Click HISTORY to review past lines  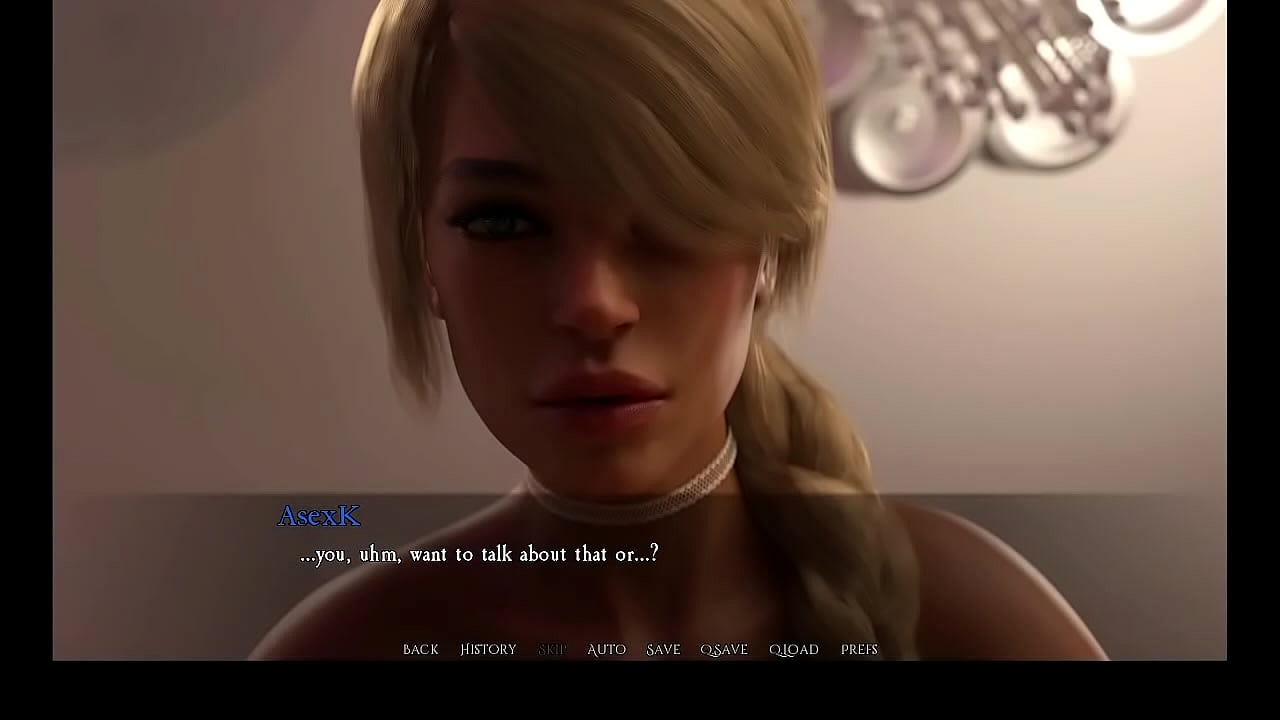[x=487, y=649]
